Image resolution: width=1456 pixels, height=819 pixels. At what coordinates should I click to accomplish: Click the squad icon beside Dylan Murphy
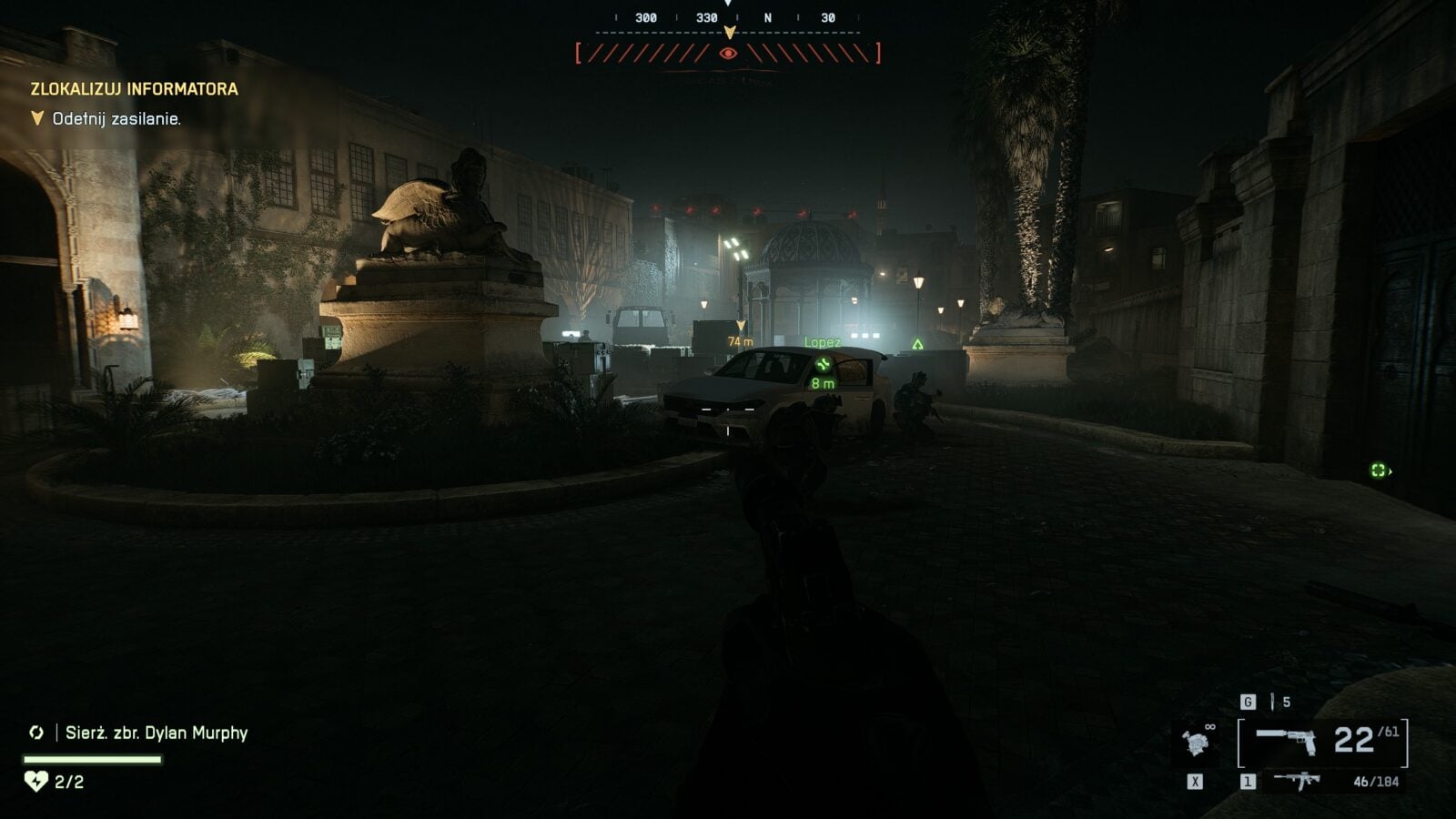36,733
